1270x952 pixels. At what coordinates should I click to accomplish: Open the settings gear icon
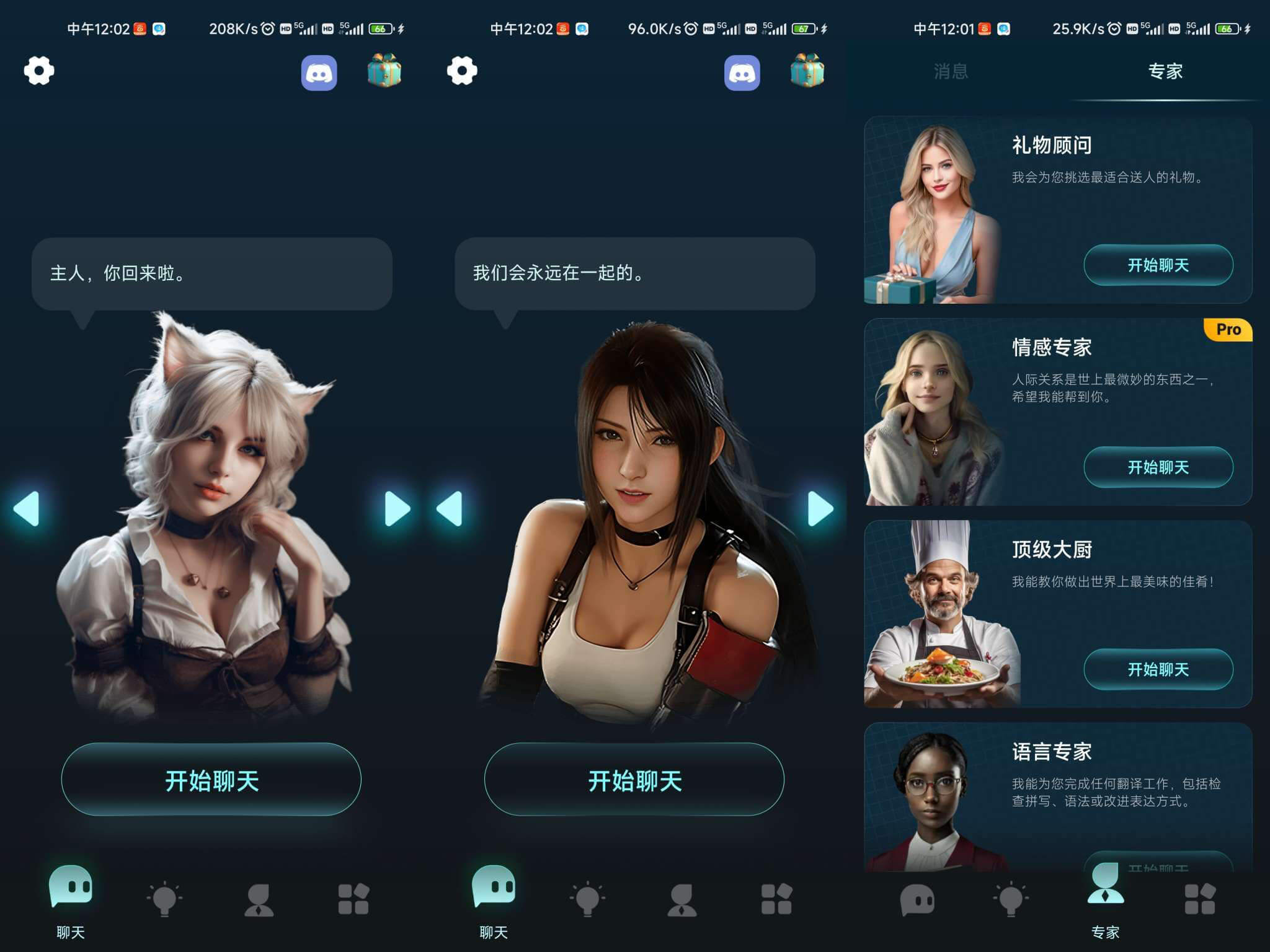pos(37,71)
